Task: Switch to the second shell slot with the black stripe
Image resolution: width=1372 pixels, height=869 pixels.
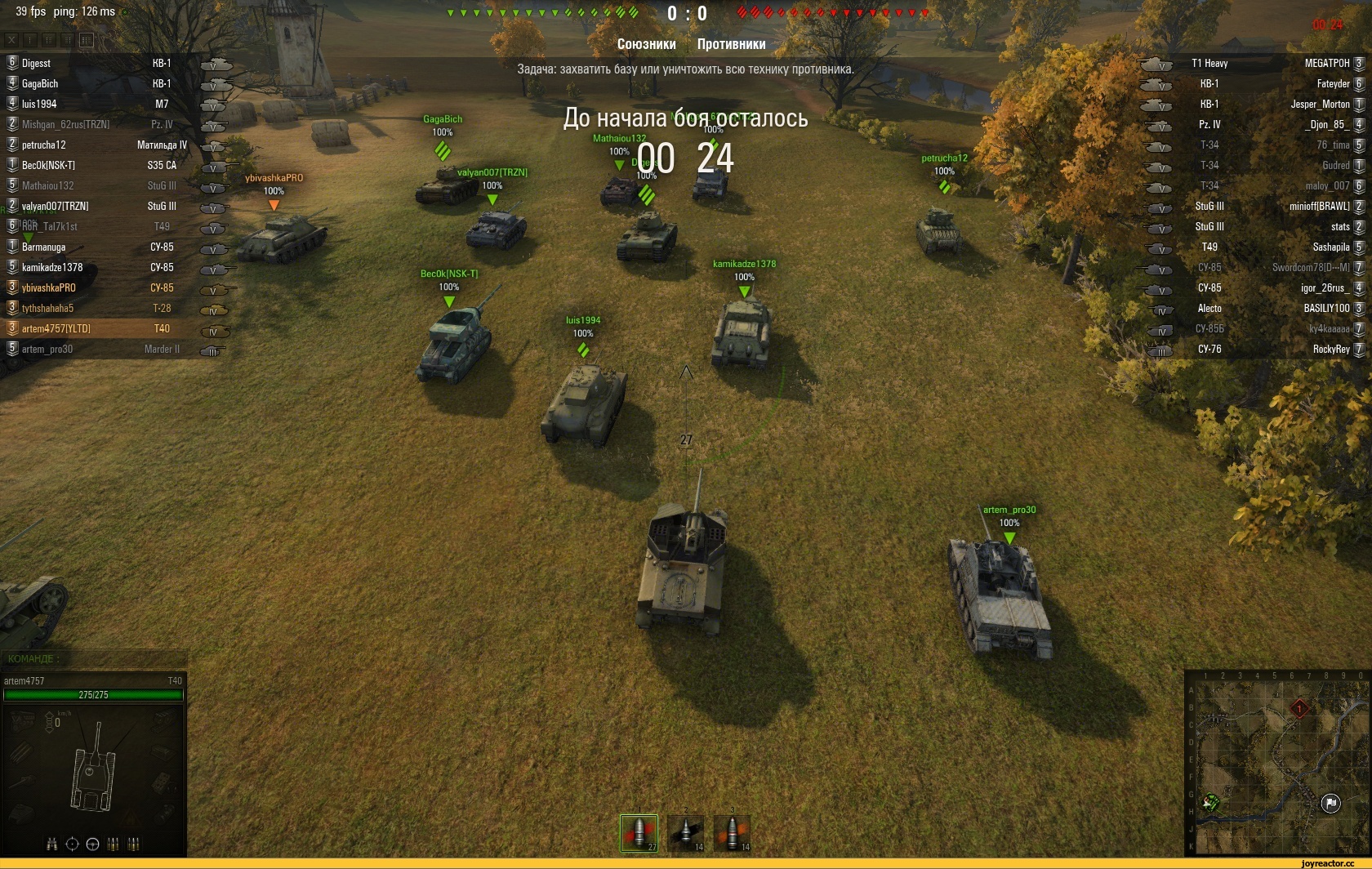Action: (685, 832)
